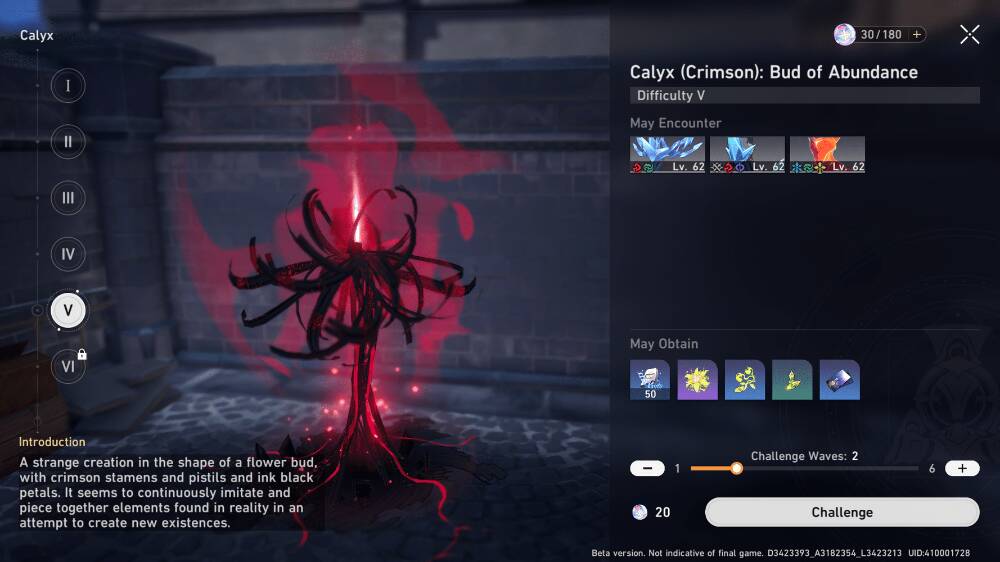
Task: Inspect the orange flame enemy portrait
Action: (827, 155)
